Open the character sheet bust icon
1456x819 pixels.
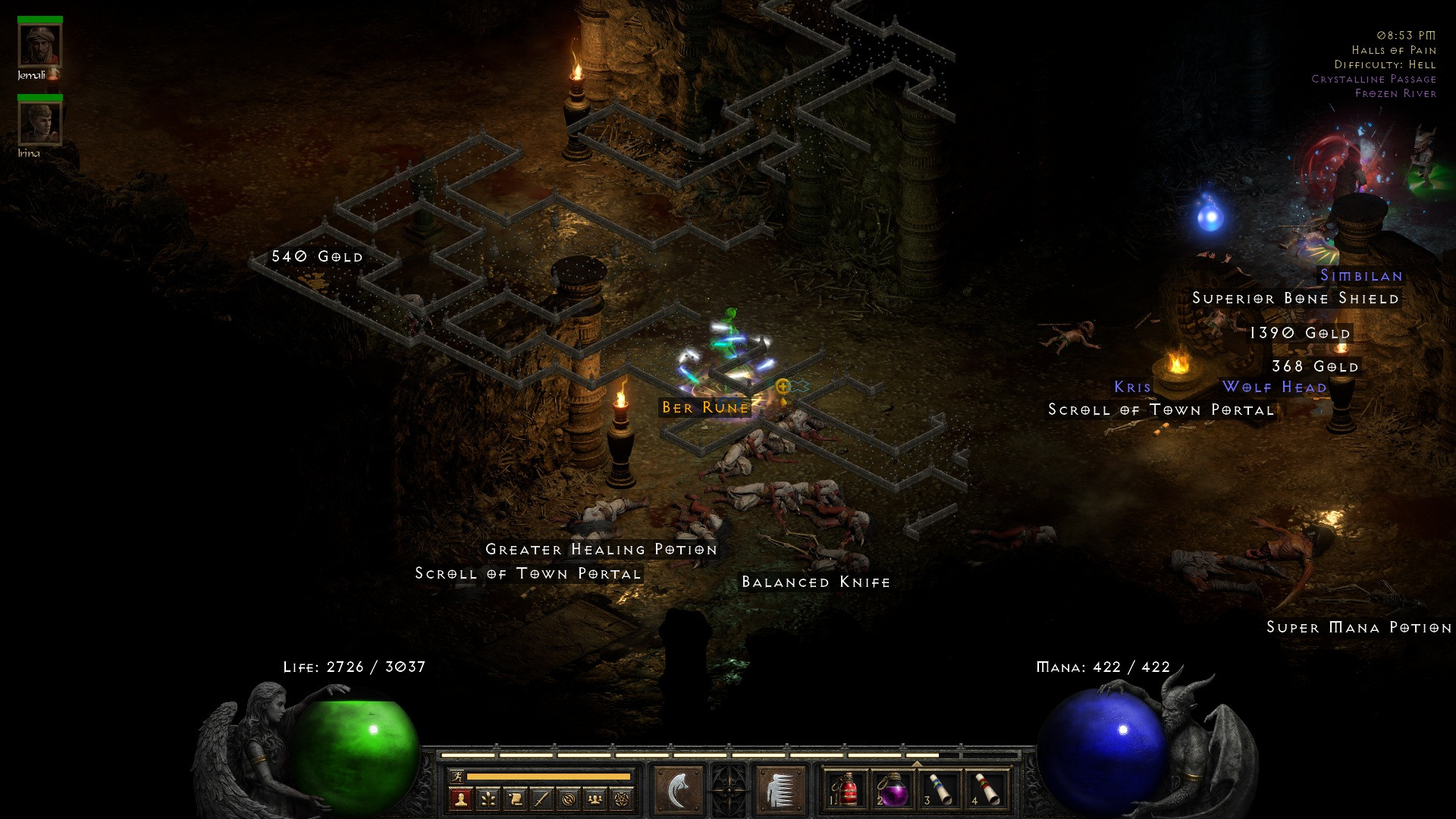460,799
